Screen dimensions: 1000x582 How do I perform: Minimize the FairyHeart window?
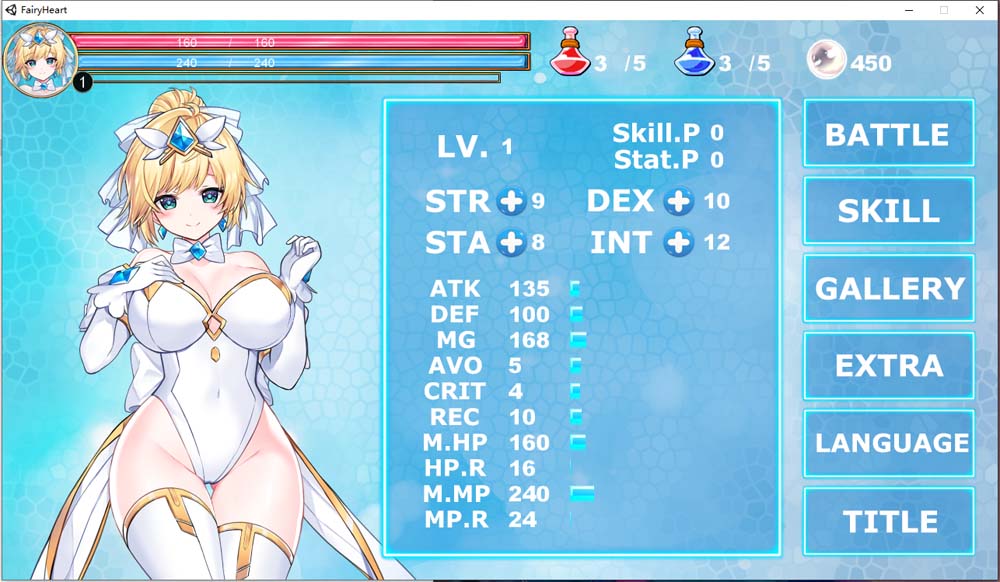tap(909, 9)
